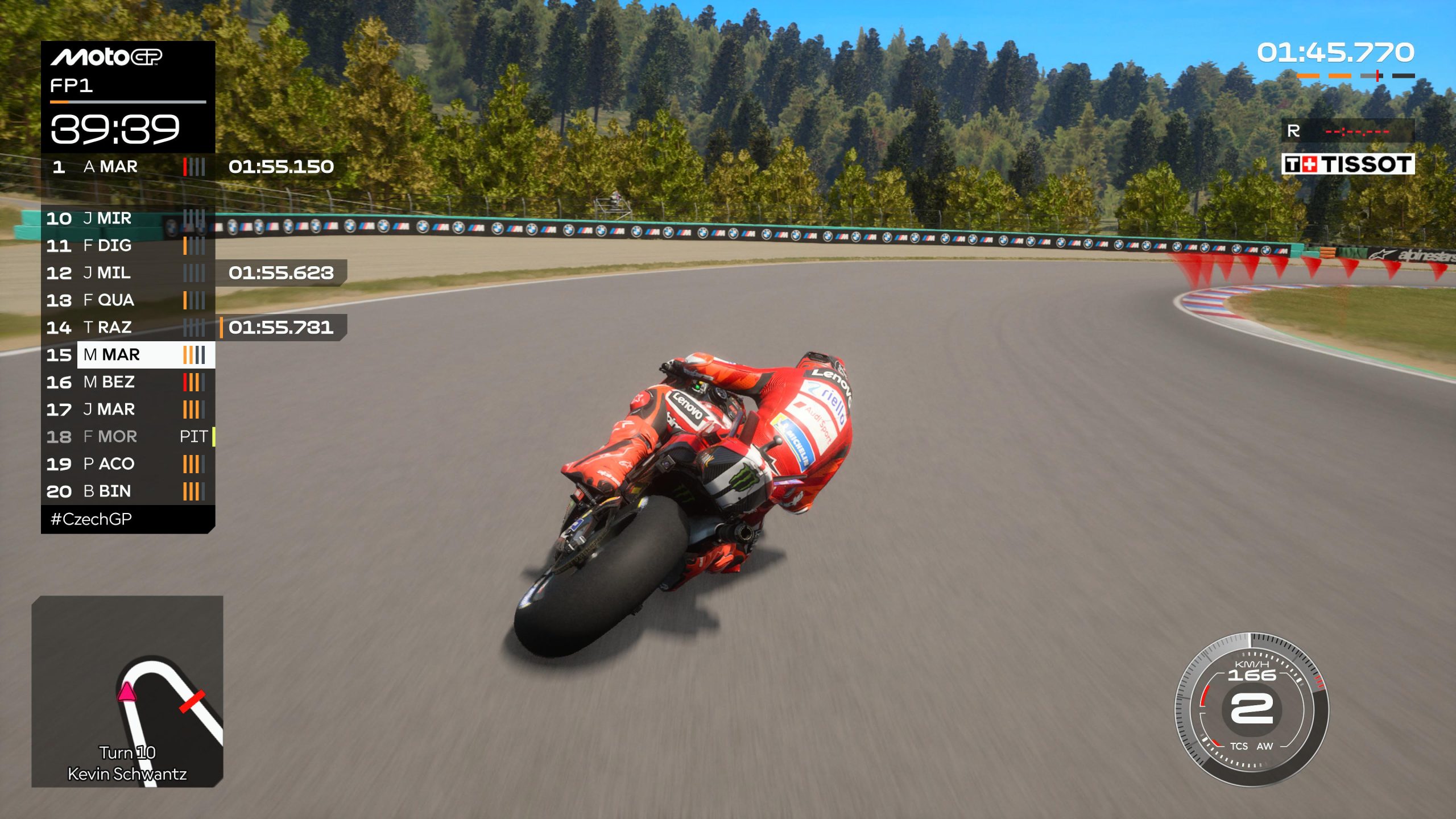
Task: Select the #CzechGP hashtag footer
Action: click(92, 519)
